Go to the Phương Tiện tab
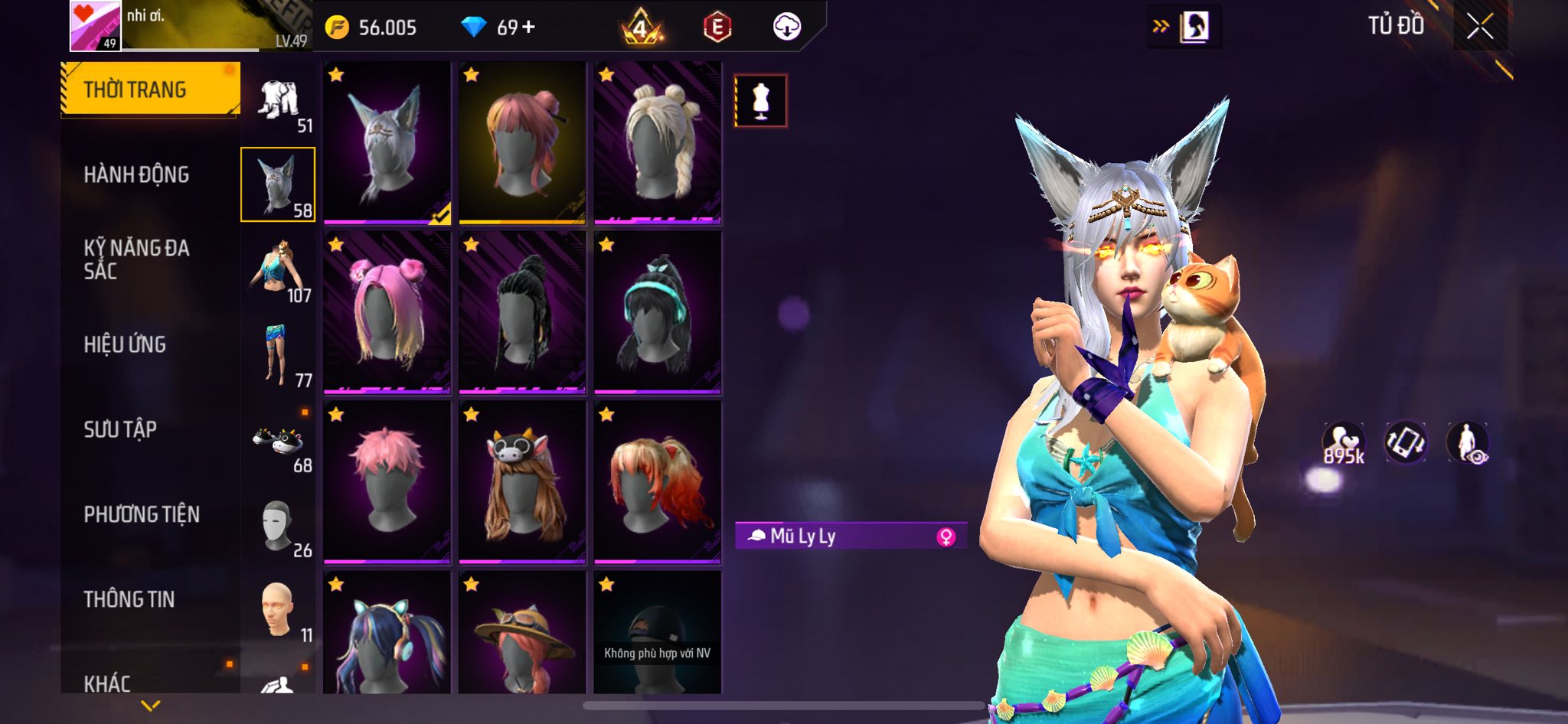Image resolution: width=1568 pixels, height=724 pixels. click(142, 514)
